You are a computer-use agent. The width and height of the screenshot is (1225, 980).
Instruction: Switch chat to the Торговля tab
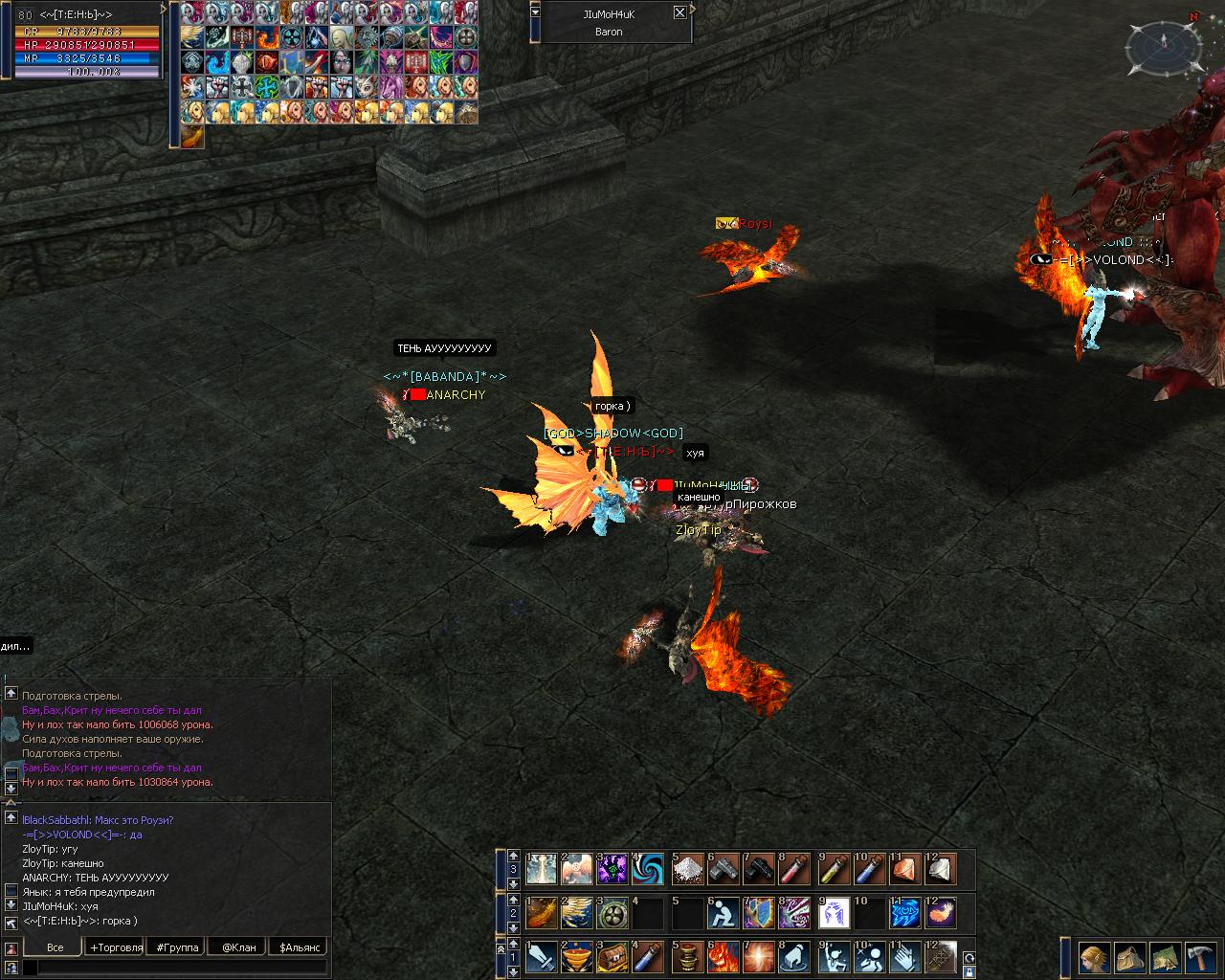tap(116, 947)
